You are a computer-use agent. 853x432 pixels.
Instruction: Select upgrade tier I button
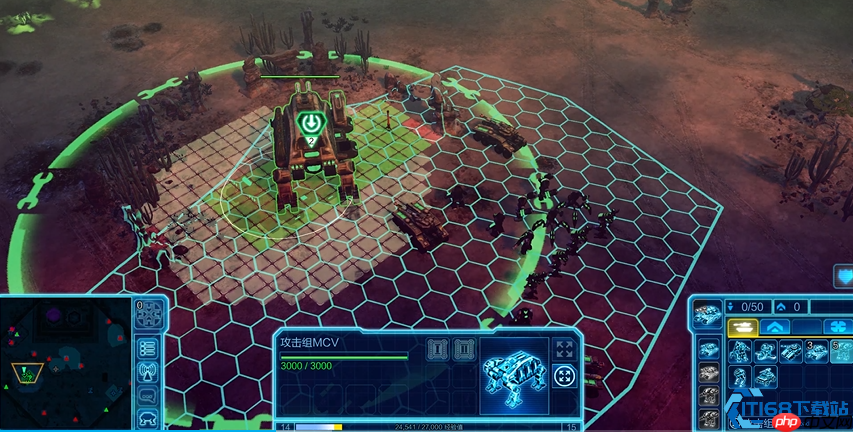coord(436,349)
